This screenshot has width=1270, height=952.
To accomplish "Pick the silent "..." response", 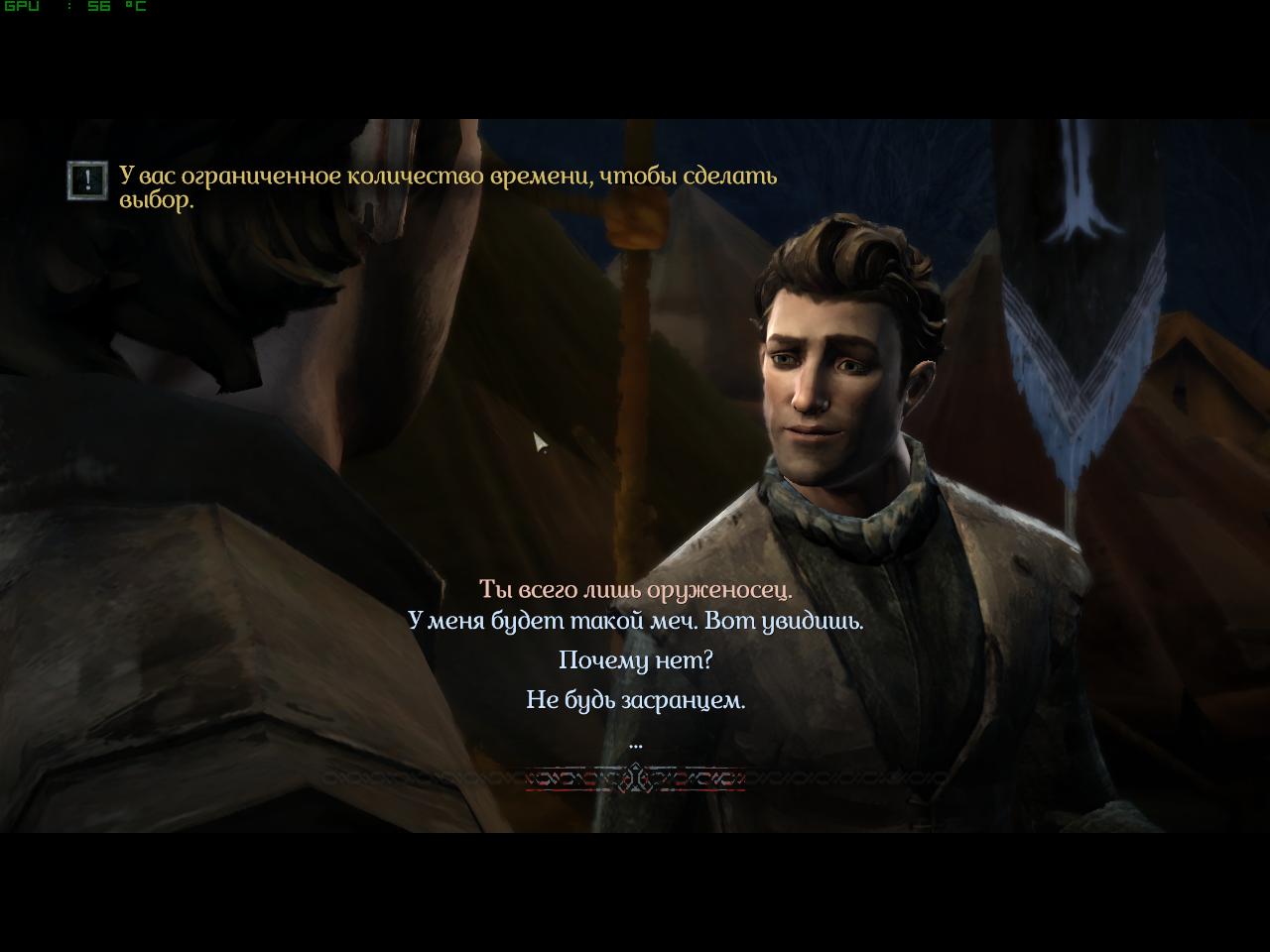I will coord(635,741).
